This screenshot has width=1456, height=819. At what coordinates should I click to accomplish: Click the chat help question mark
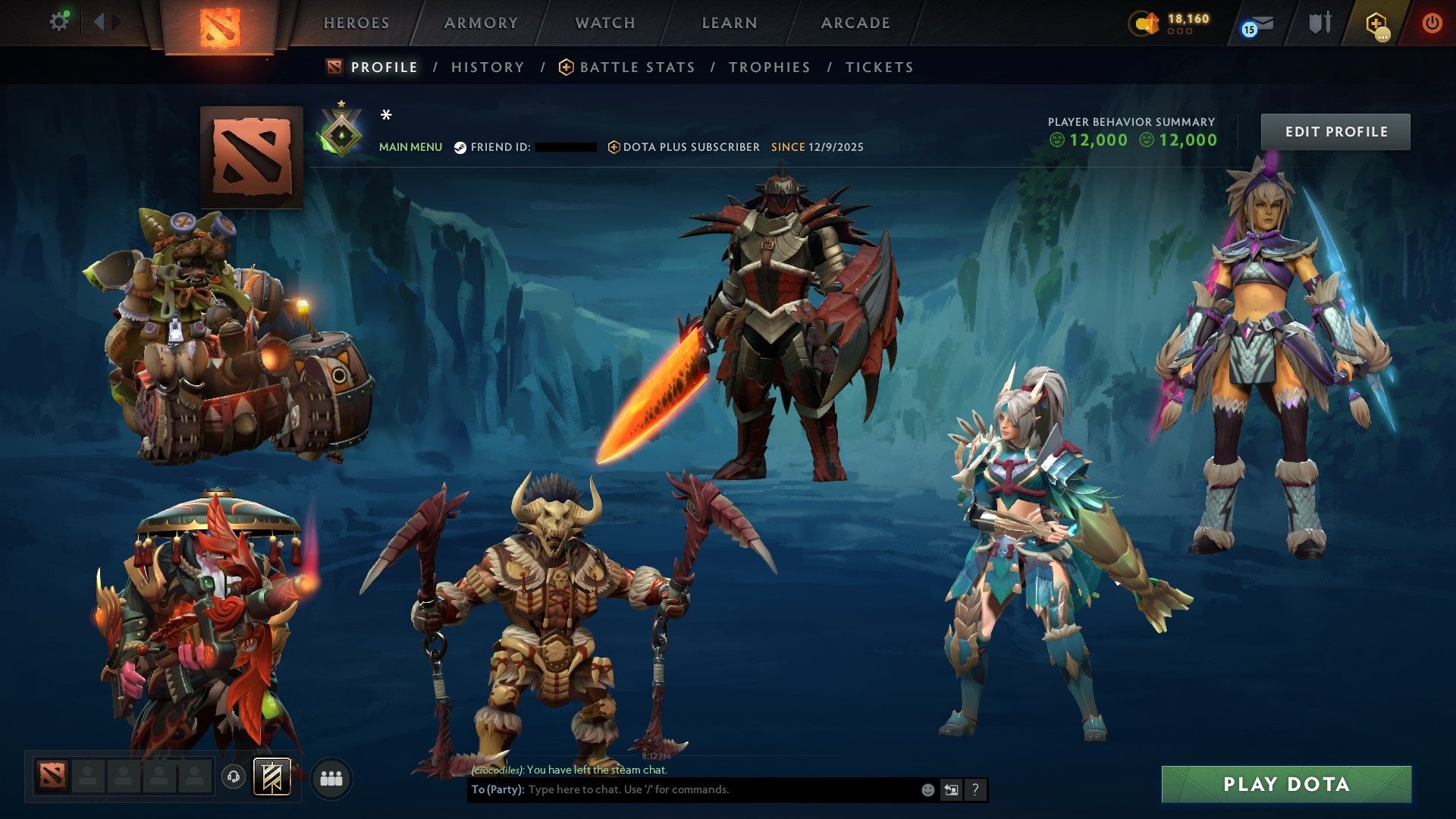coord(974,789)
